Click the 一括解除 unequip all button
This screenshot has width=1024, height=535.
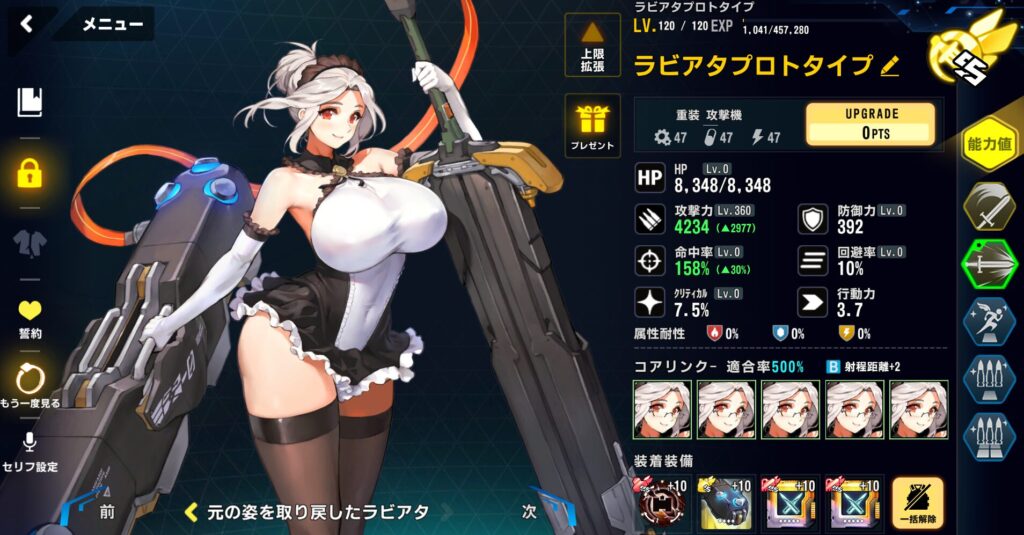click(917, 503)
